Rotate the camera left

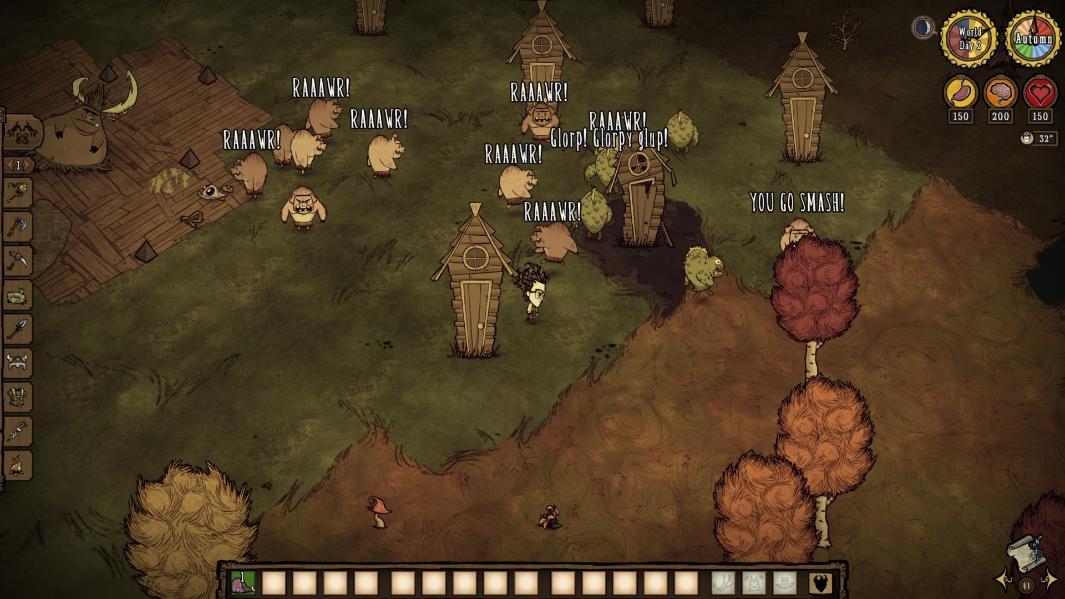pyautogui.click(x=1003, y=580)
